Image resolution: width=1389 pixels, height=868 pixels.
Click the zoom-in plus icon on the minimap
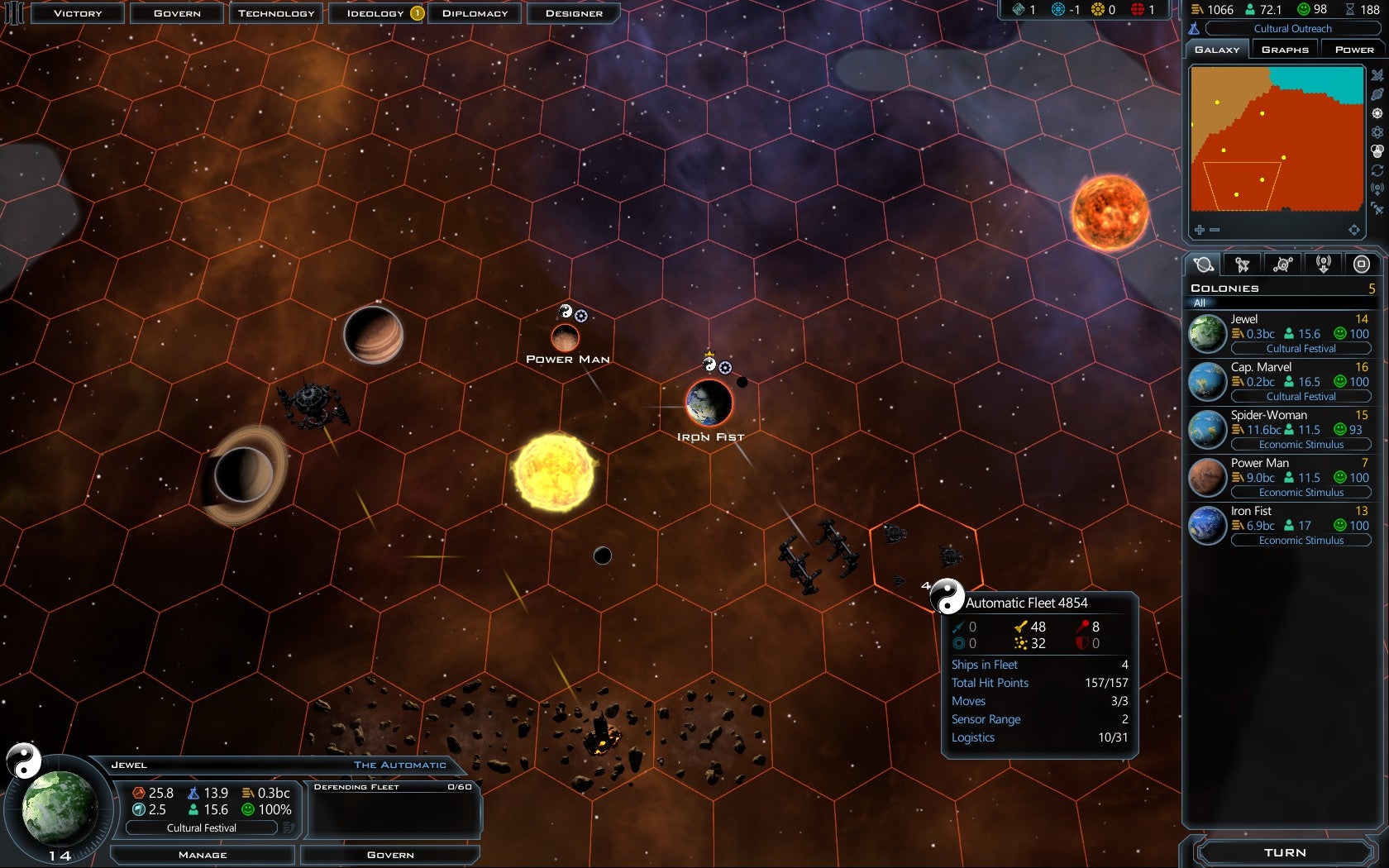[x=1198, y=230]
